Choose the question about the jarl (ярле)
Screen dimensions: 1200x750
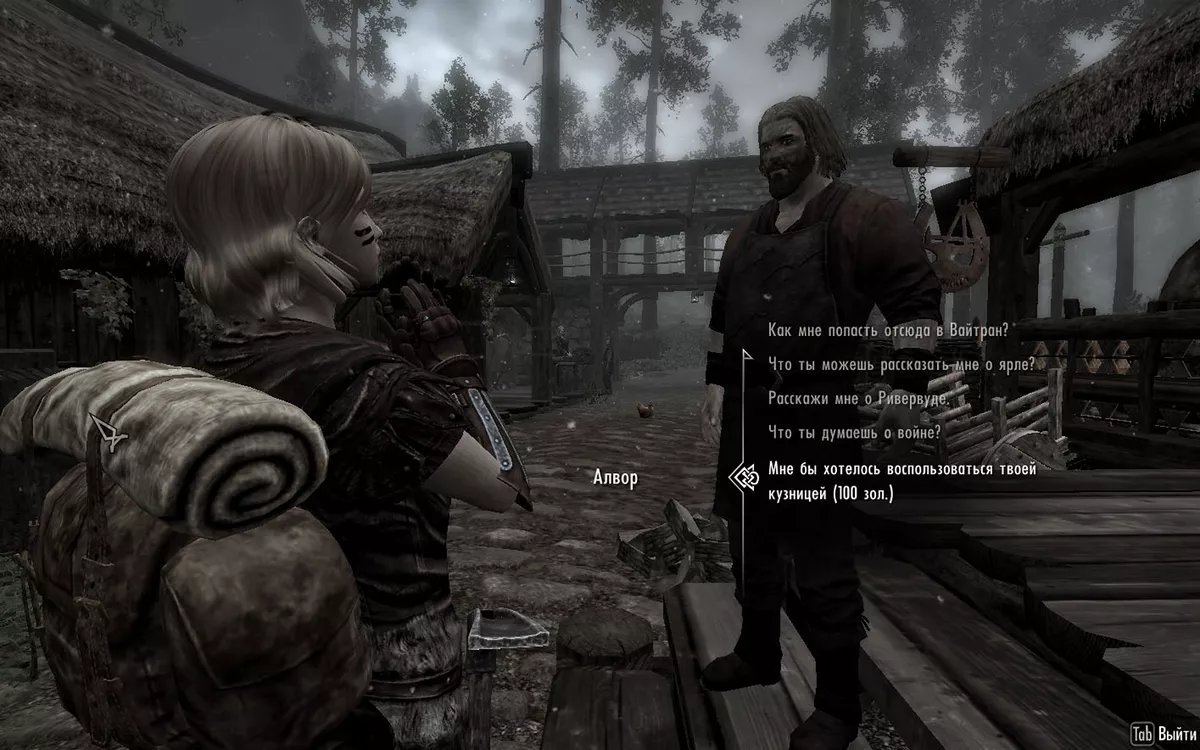[900, 364]
